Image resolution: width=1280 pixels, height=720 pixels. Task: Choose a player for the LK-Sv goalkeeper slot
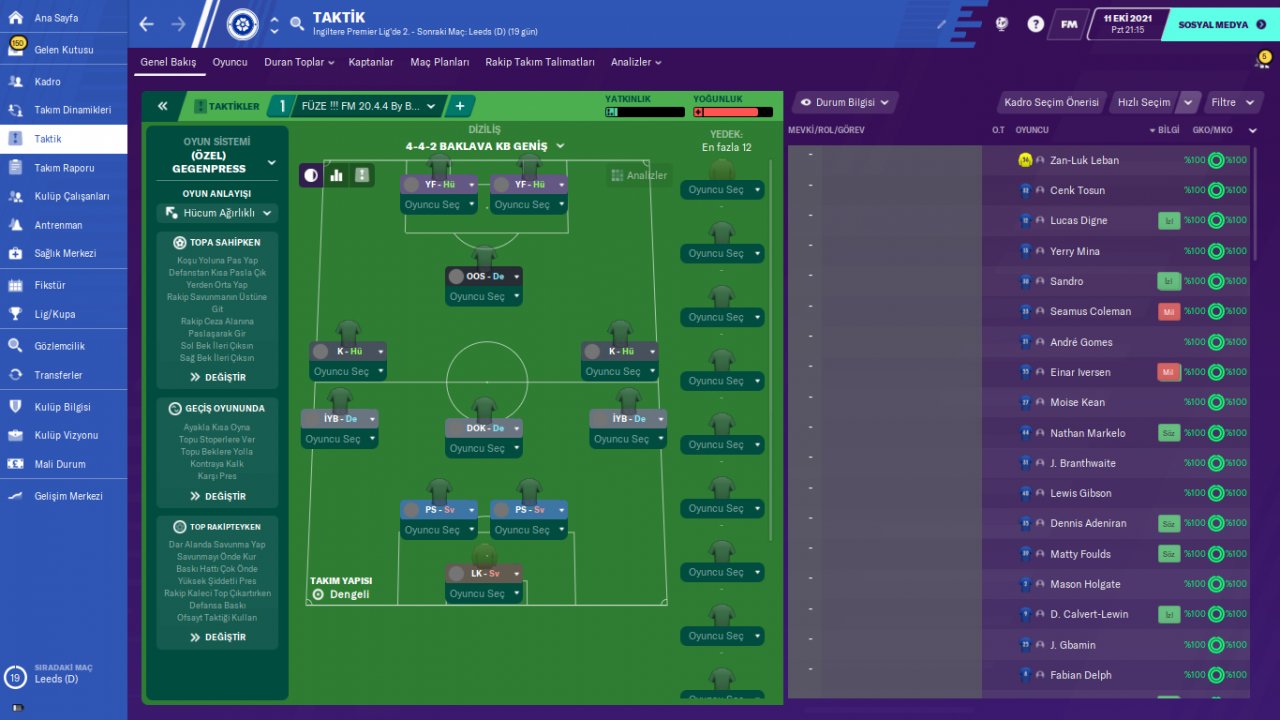point(484,593)
